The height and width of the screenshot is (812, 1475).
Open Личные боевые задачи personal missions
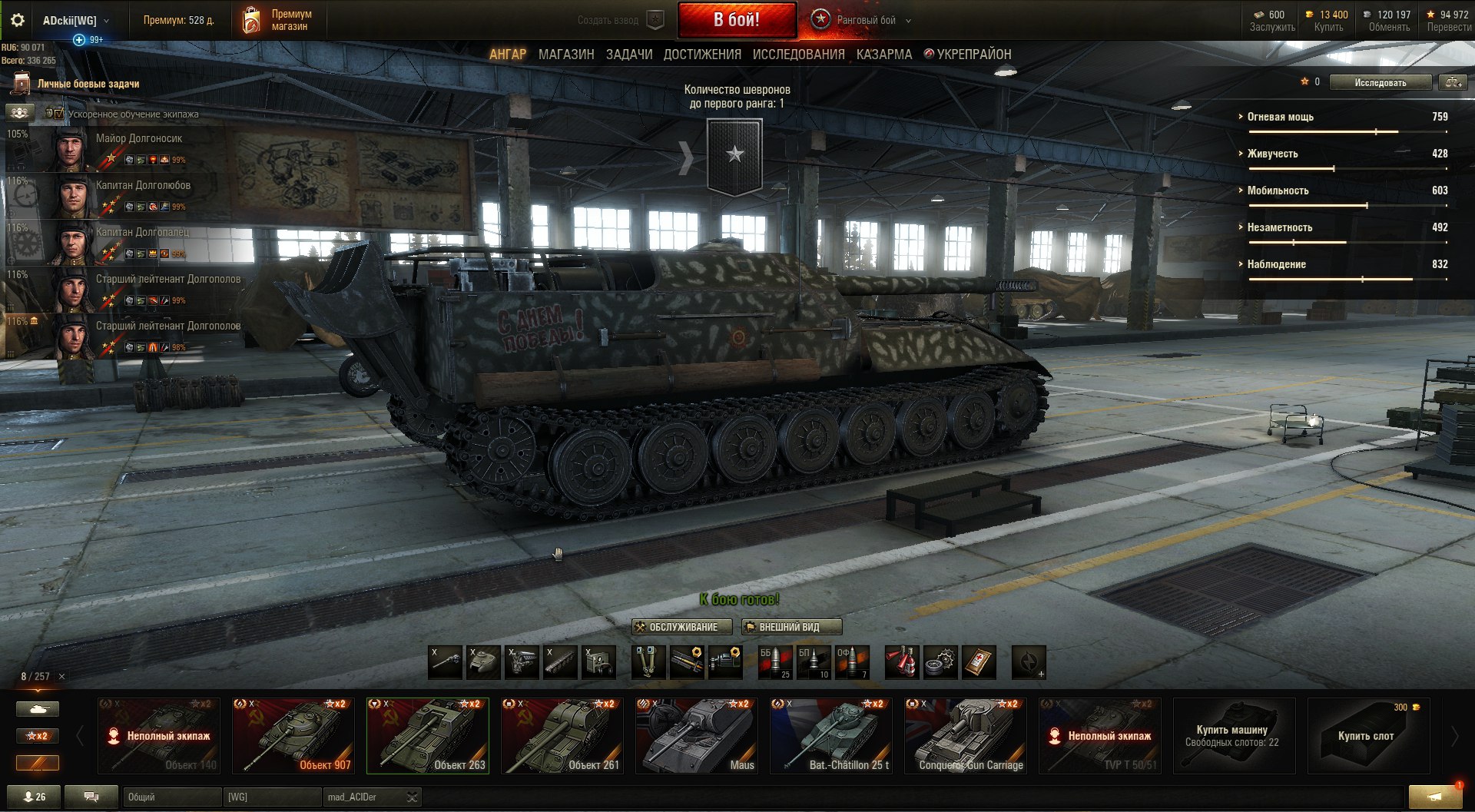88,84
